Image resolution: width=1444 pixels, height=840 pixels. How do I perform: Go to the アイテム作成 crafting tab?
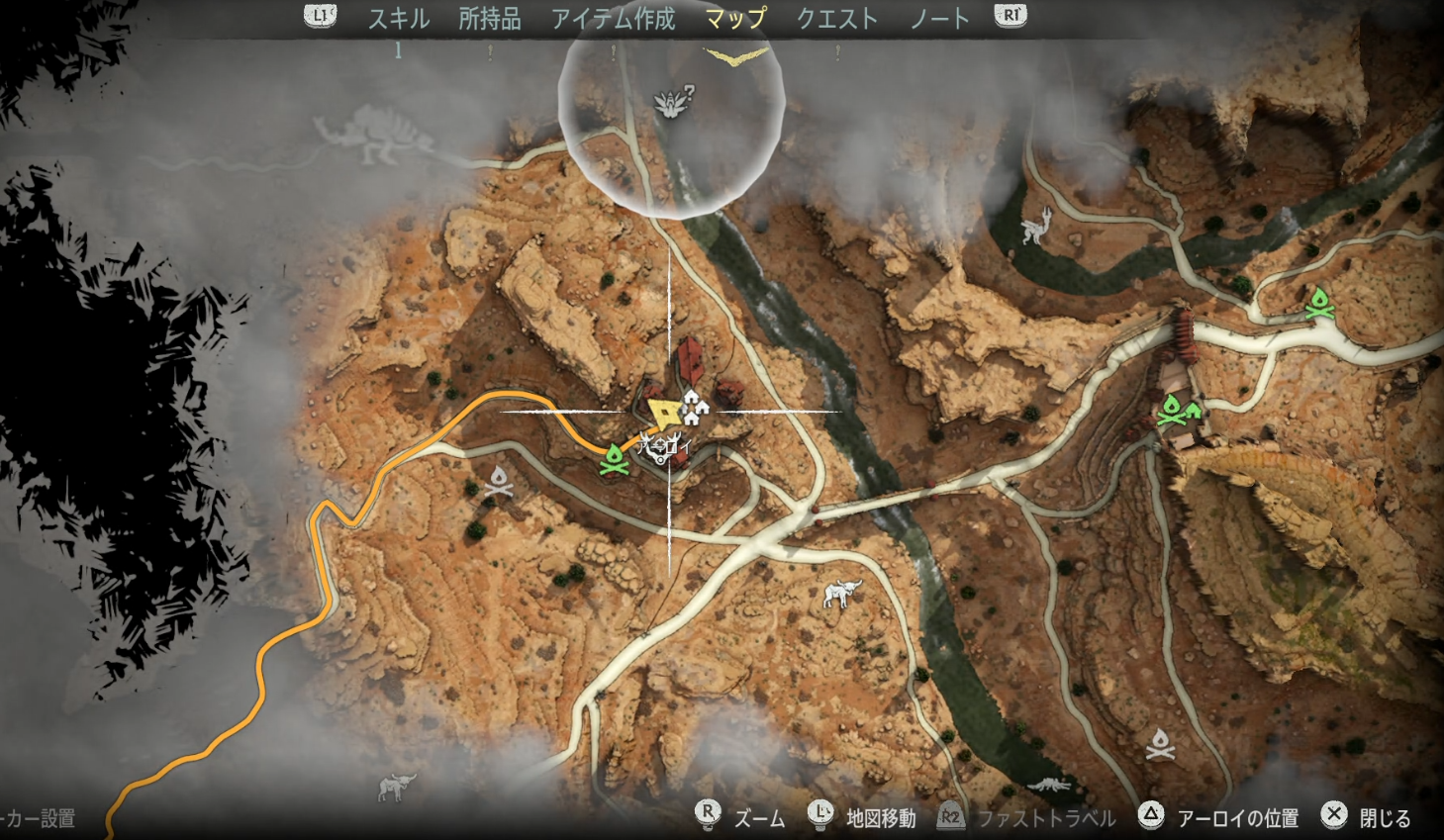(x=614, y=19)
